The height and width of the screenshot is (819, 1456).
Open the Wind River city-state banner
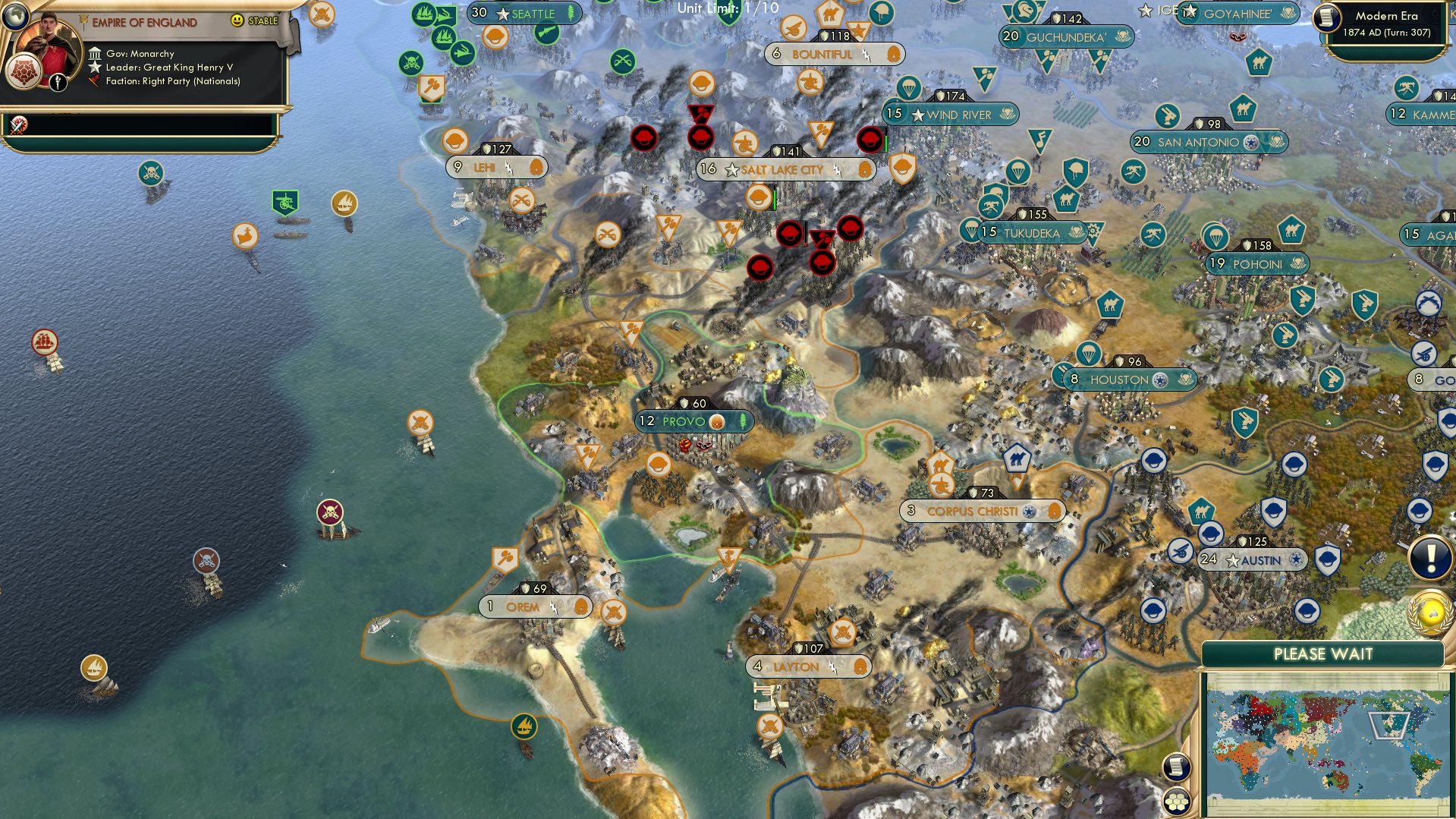952,115
